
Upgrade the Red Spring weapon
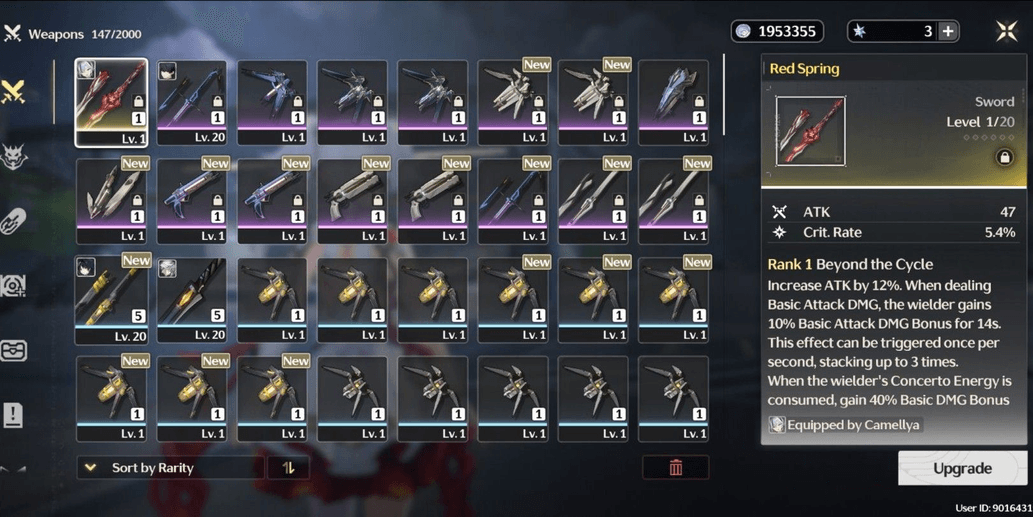[962, 468]
